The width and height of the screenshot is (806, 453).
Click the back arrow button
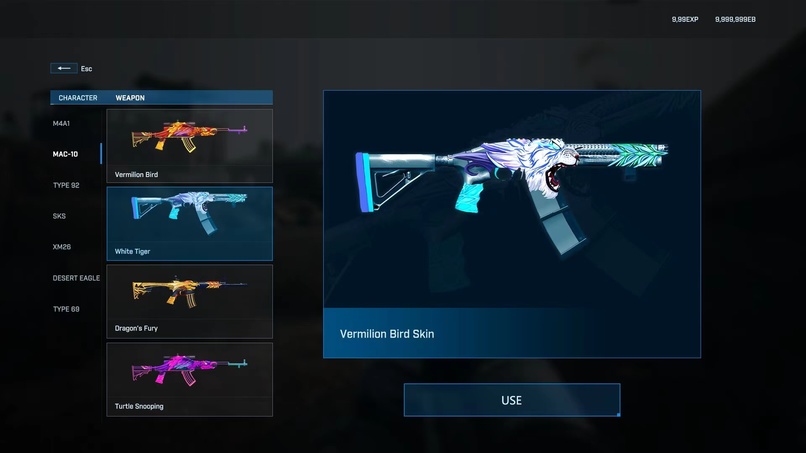point(64,68)
